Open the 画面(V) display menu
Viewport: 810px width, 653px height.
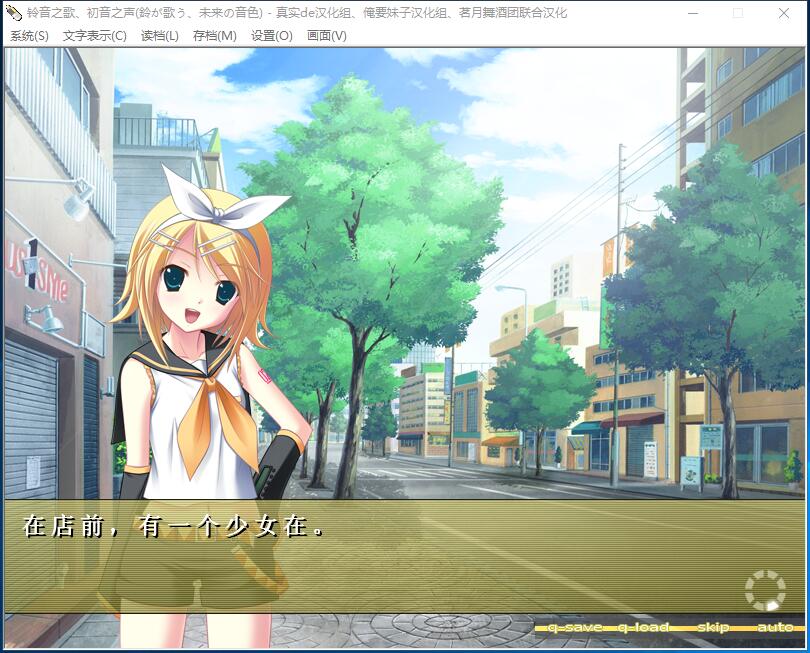pyautogui.click(x=326, y=36)
